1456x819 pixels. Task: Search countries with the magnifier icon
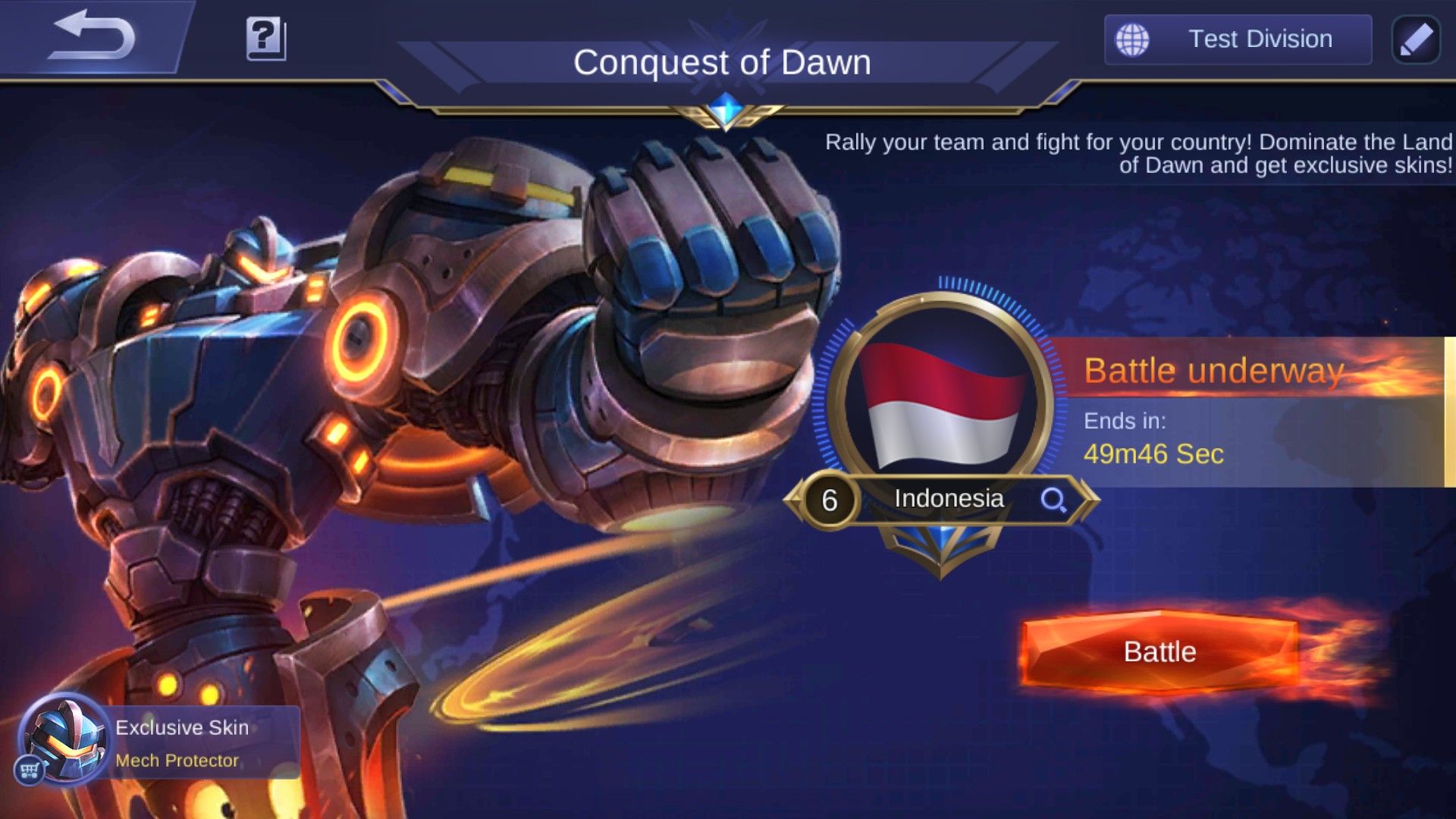(1053, 500)
